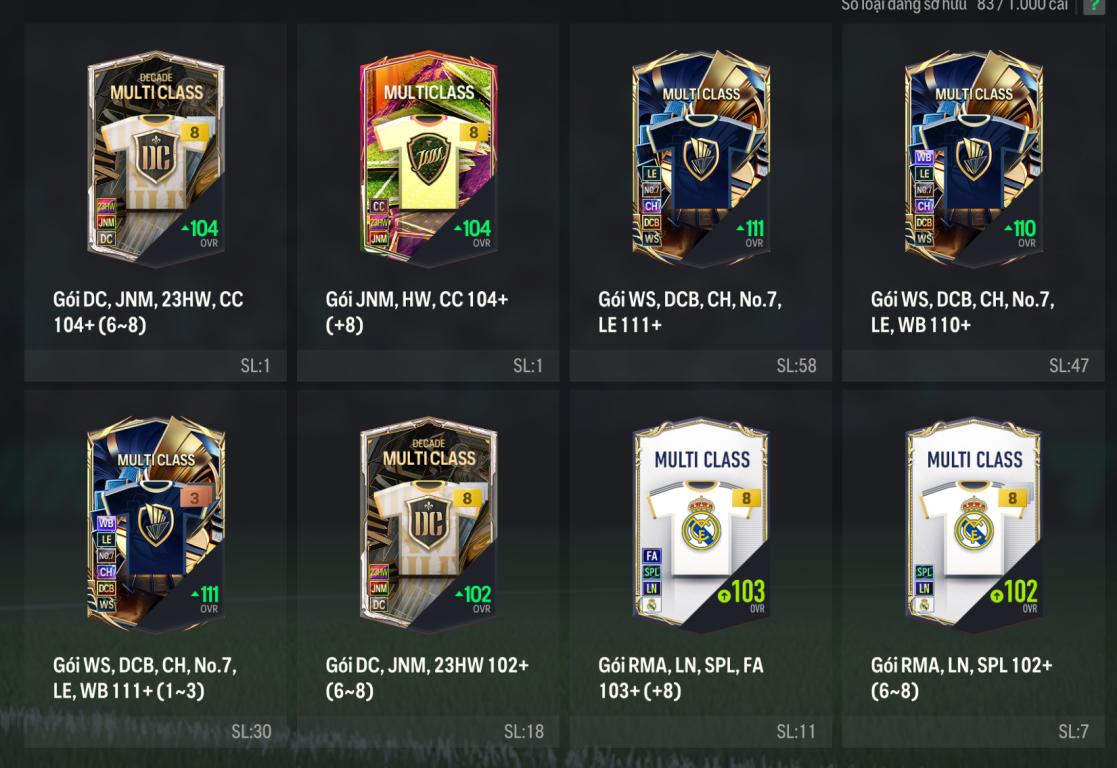Image resolution: width=1117 pixels, height=768 pixels.
Task: Click the green question mark help button
Action: [1093, 6]
